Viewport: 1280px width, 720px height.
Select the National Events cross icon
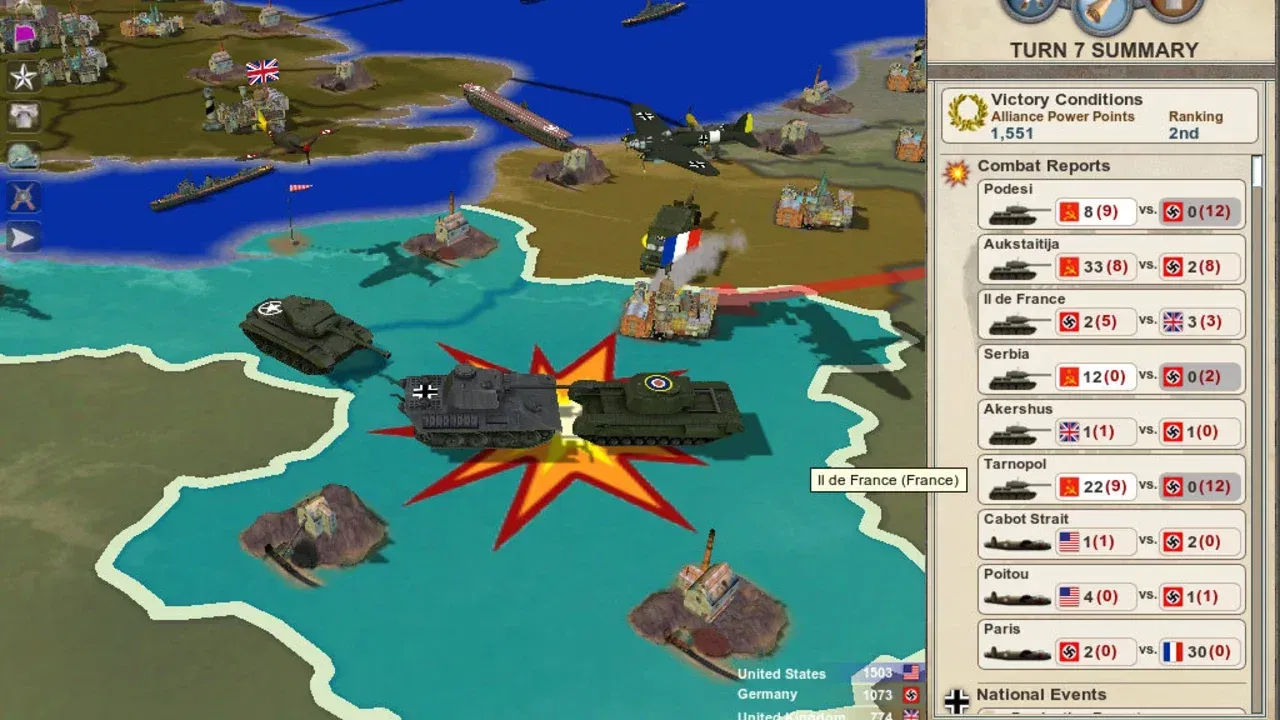coord(957,698)
